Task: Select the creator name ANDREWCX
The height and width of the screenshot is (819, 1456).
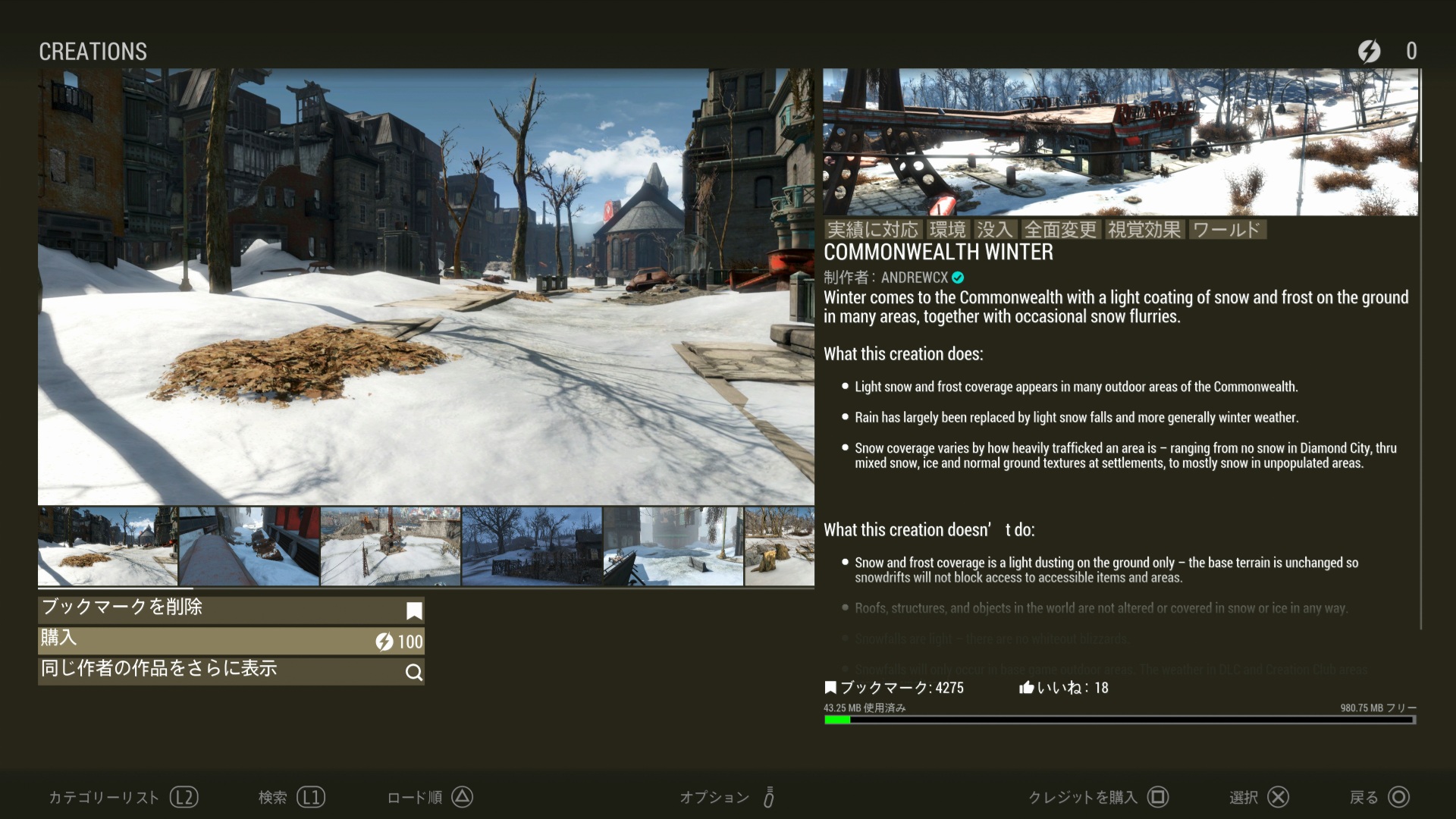Action: coord(915,278)
